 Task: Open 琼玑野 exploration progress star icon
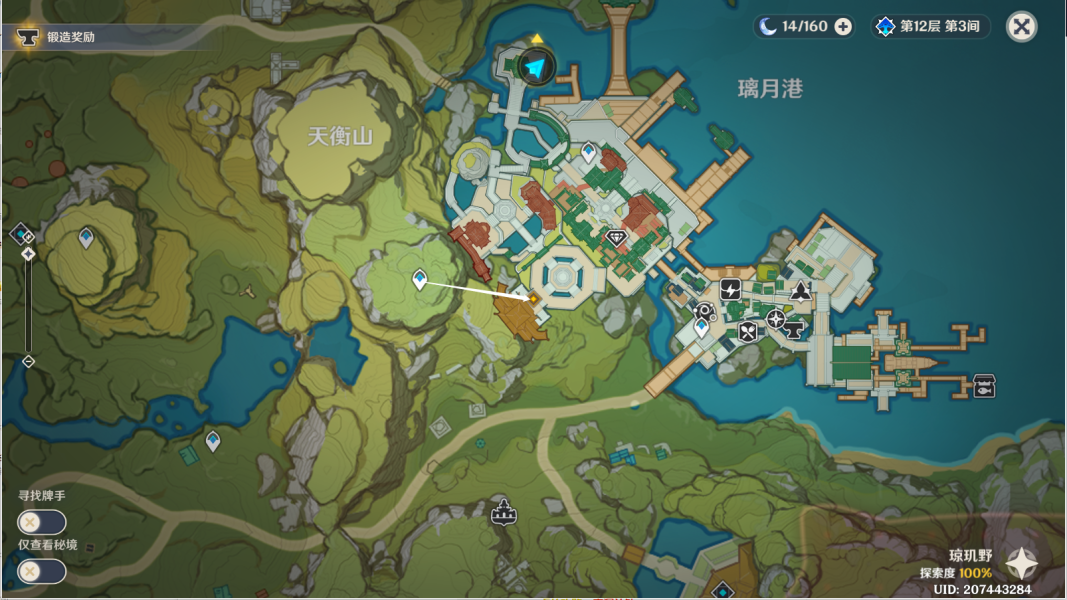pyautogui.click(x=1022, y=565)
